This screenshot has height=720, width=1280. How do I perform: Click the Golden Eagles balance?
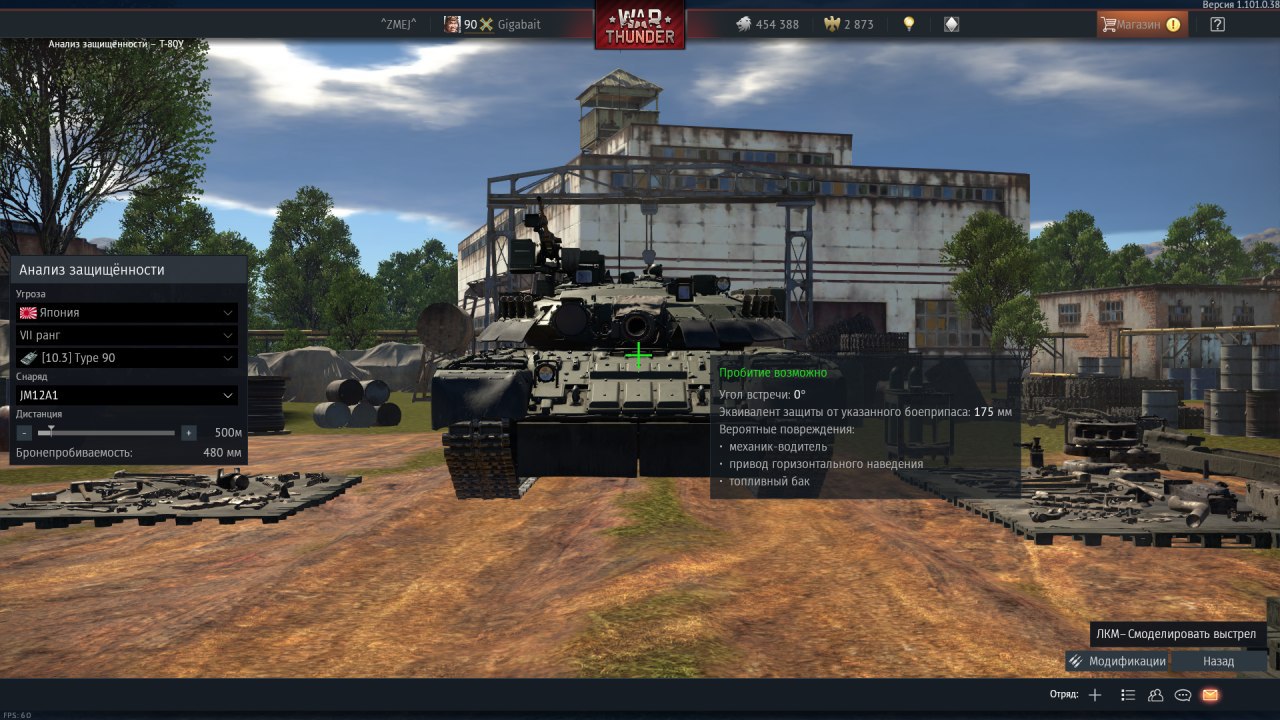pyautogui.click(x=849, y=24)
